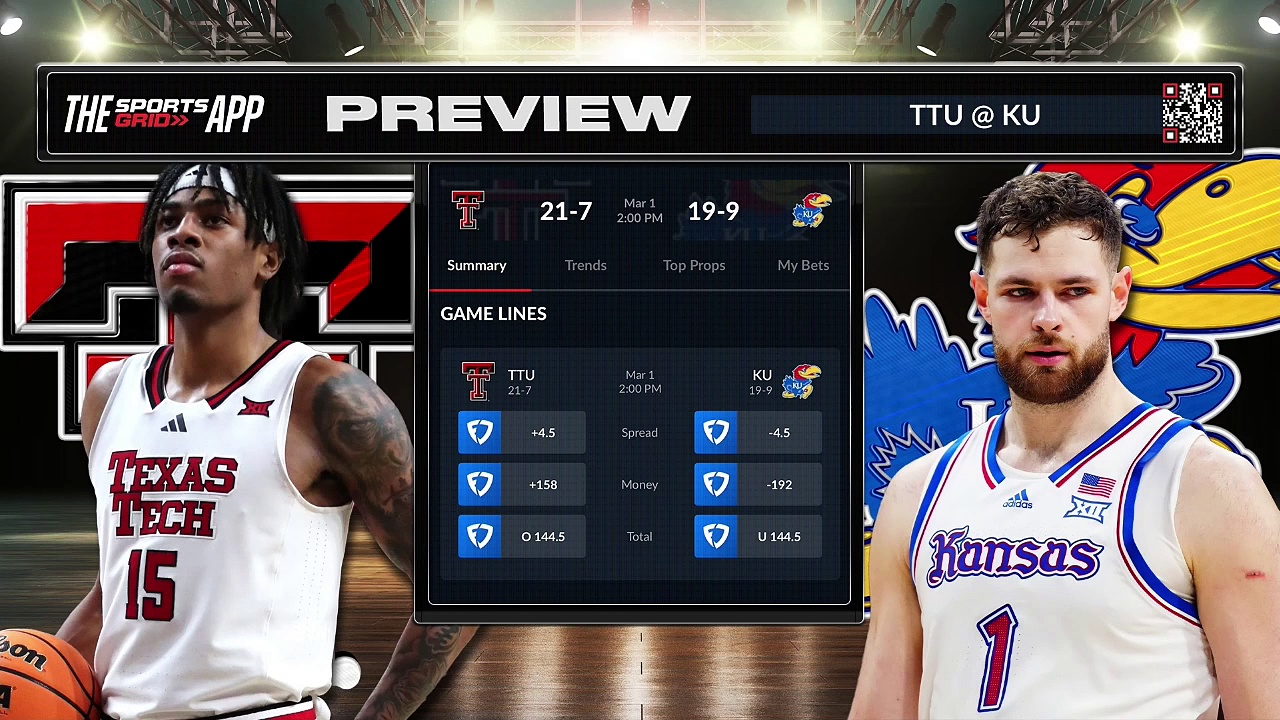1280x720 pixels.
Task: Click the FanDuel icon next to O 144.5
Action: [480, 536]
